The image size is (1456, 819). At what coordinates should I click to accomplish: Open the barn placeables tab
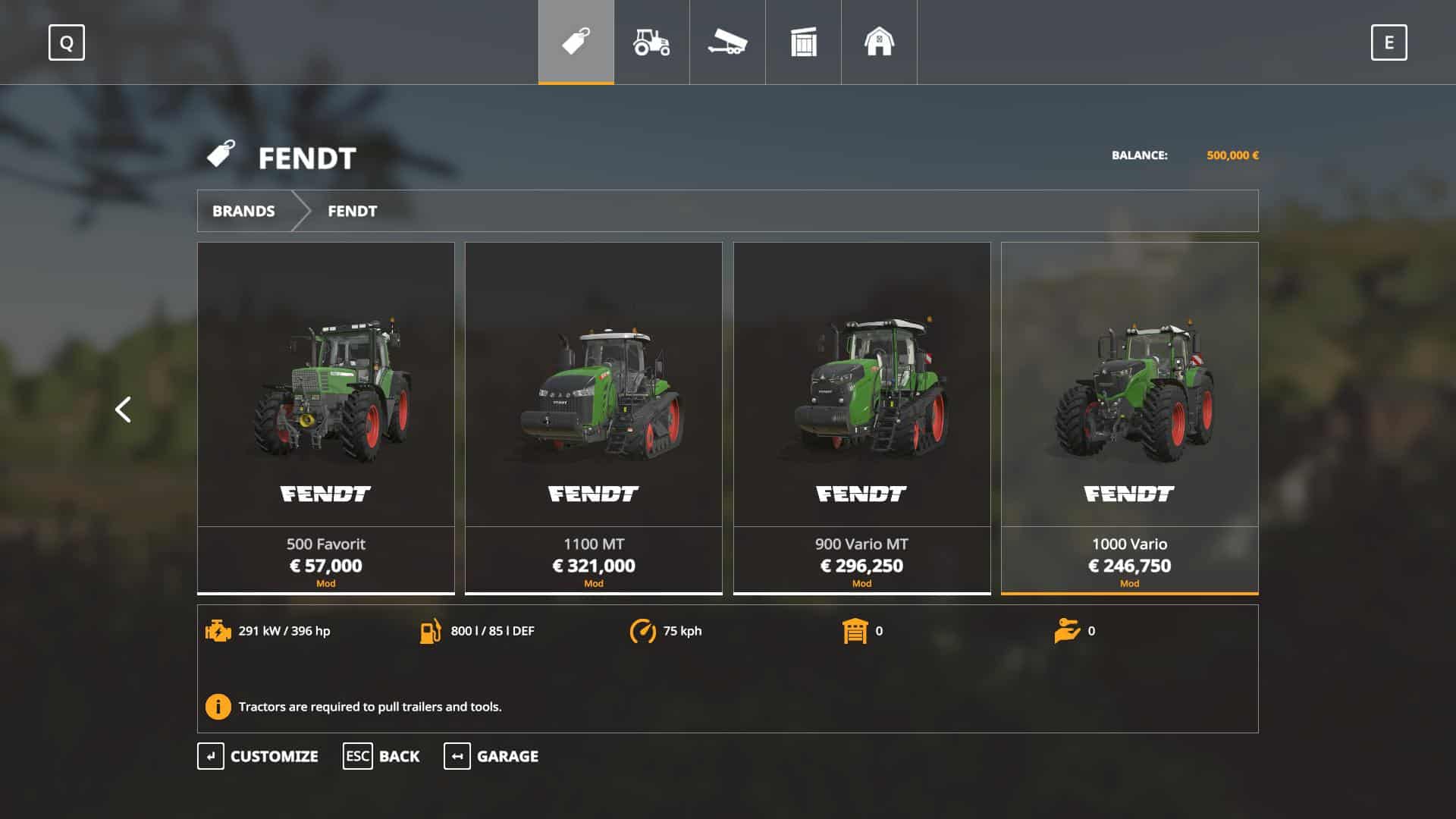[x=879, y=42]
